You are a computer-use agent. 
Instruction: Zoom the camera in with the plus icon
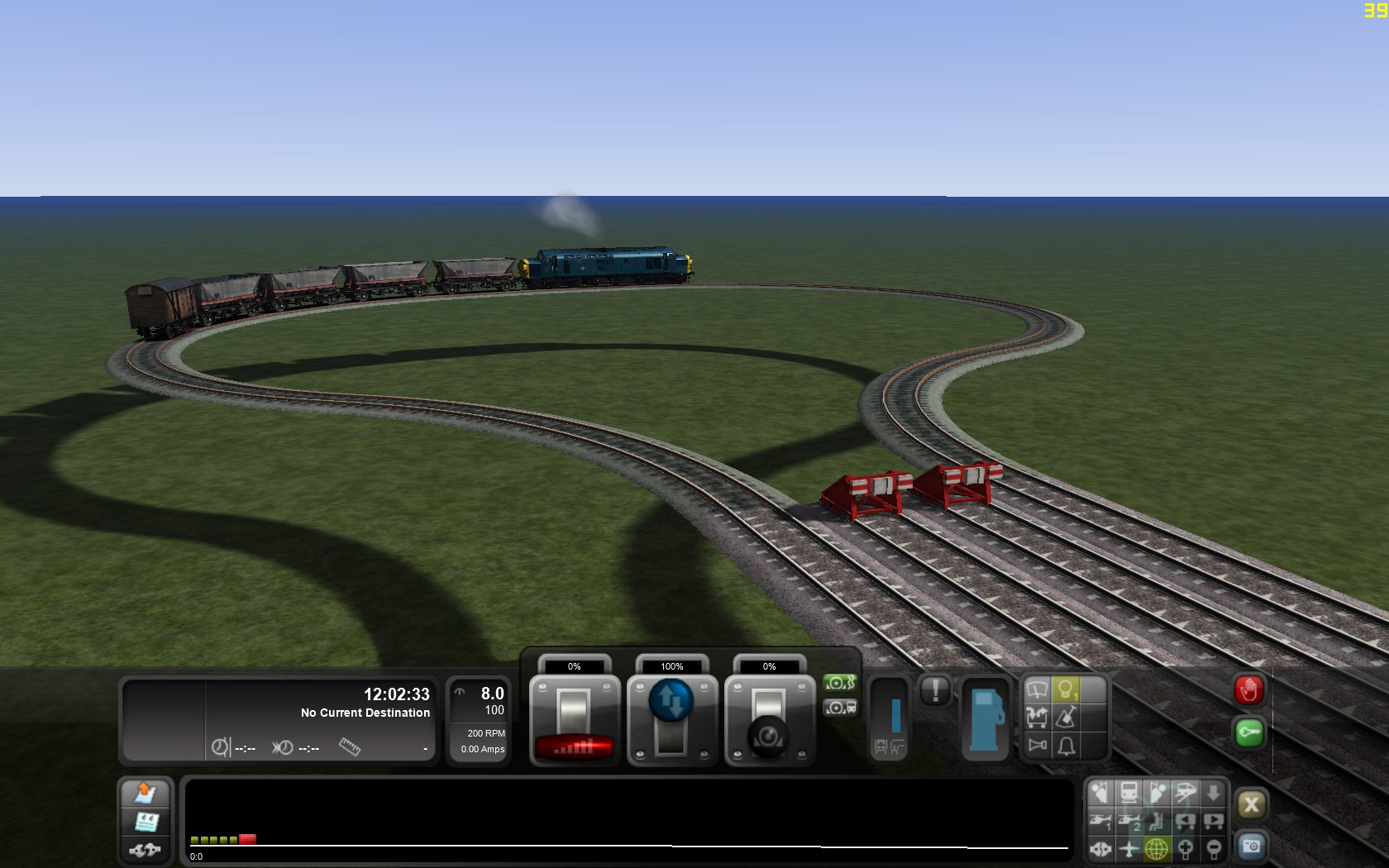[x=1185, y=849]
